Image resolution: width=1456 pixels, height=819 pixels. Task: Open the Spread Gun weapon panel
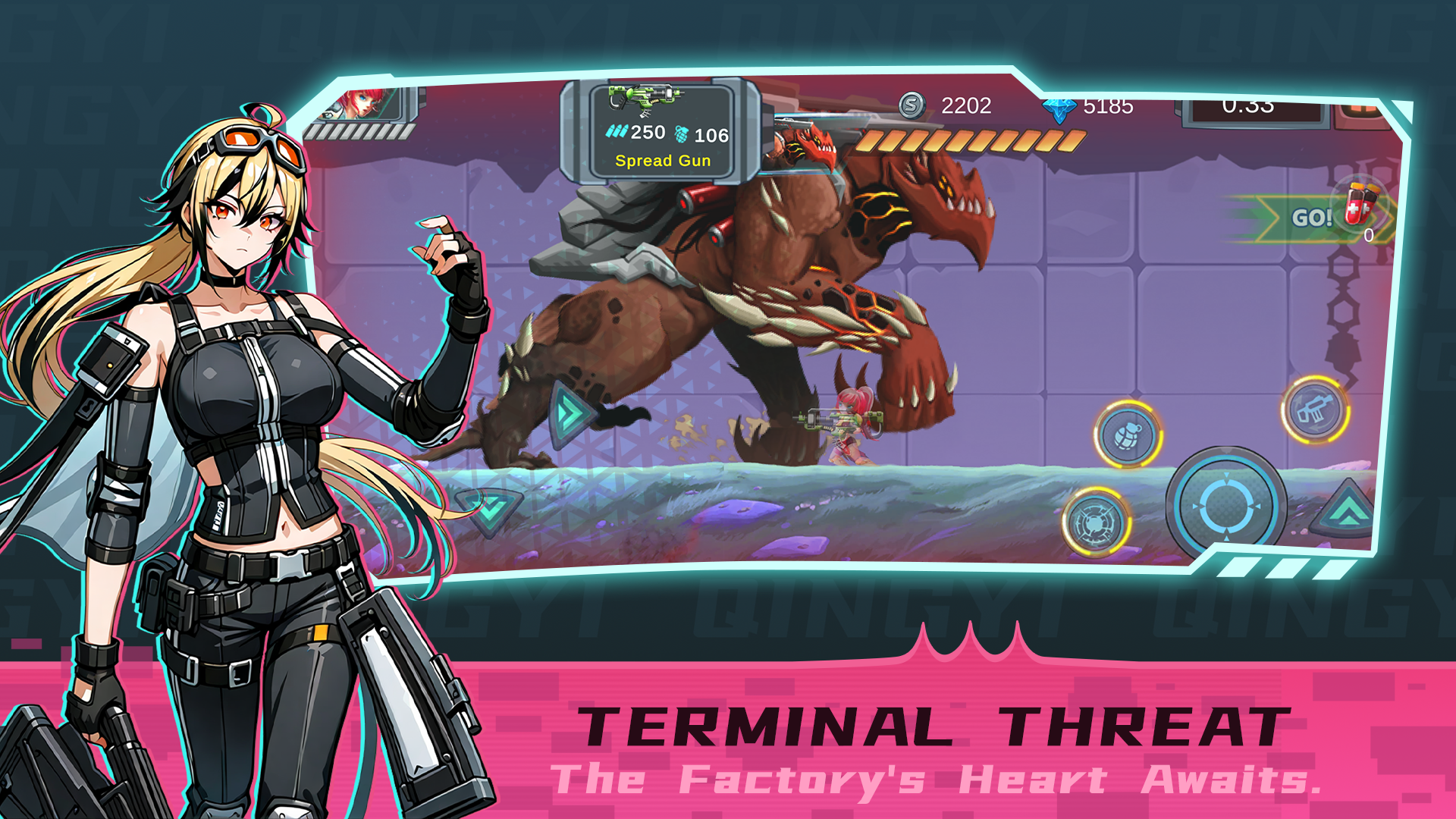661,130
